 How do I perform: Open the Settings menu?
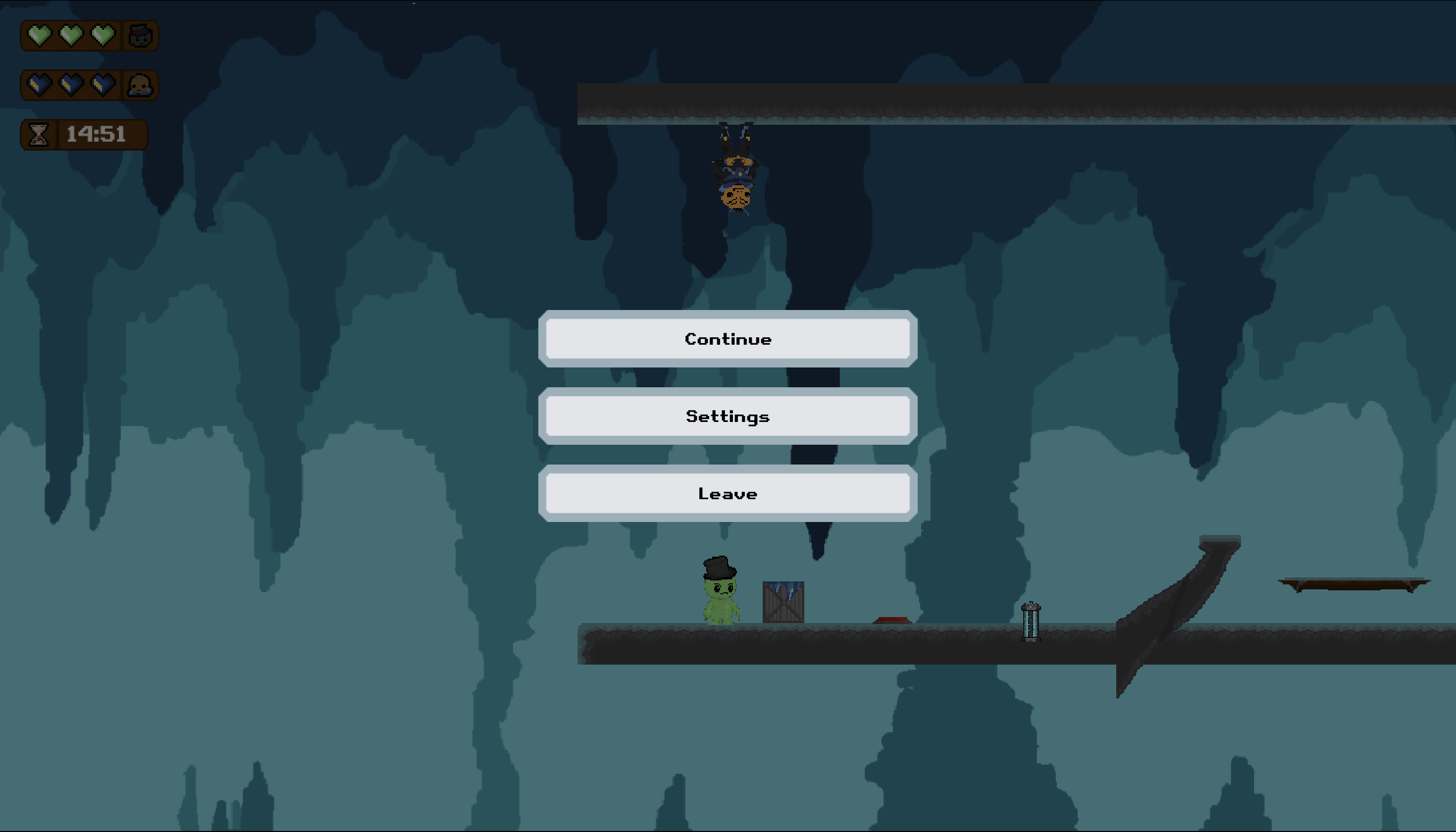[728, 416]
